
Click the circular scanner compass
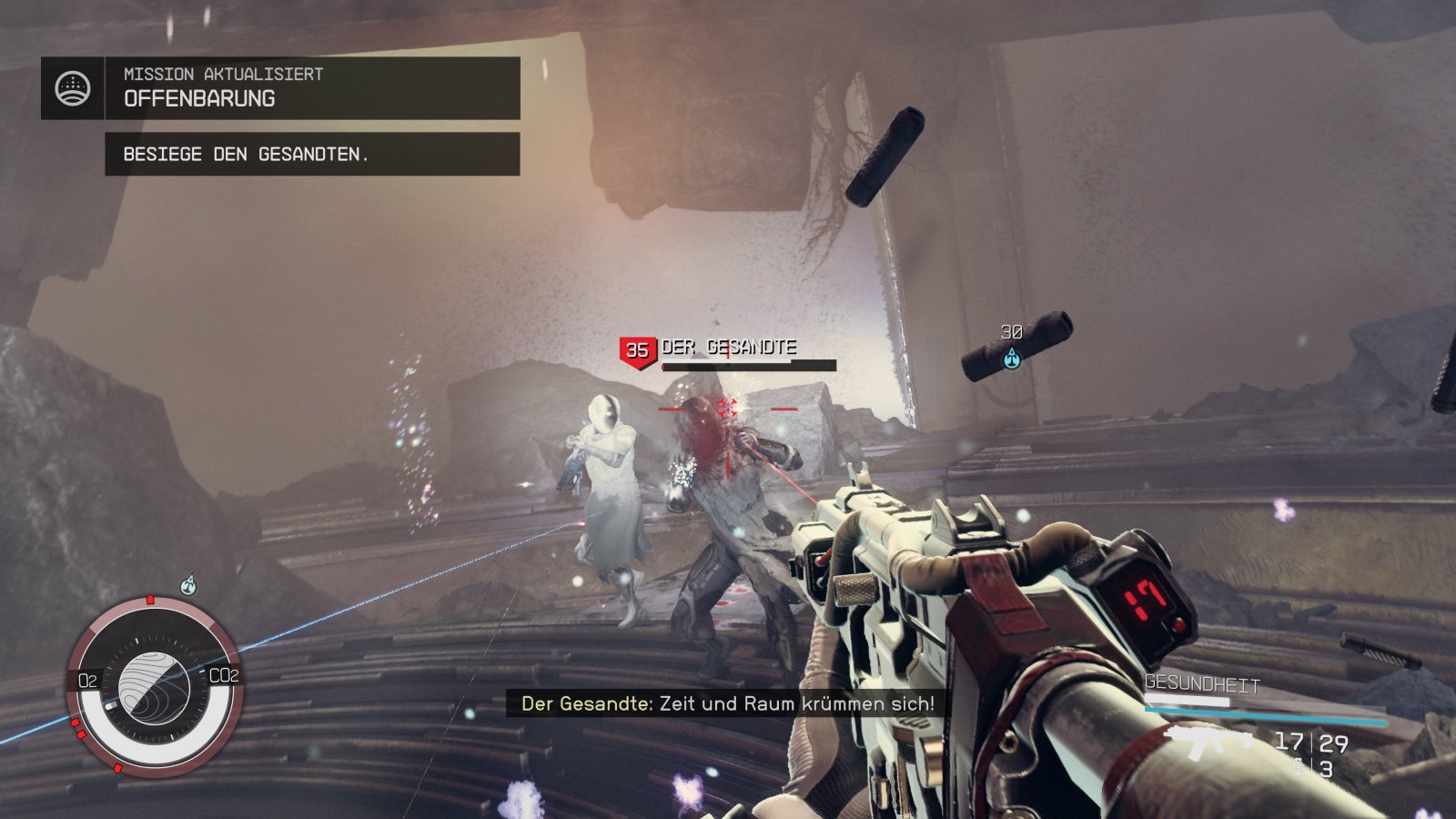(153, 684)
